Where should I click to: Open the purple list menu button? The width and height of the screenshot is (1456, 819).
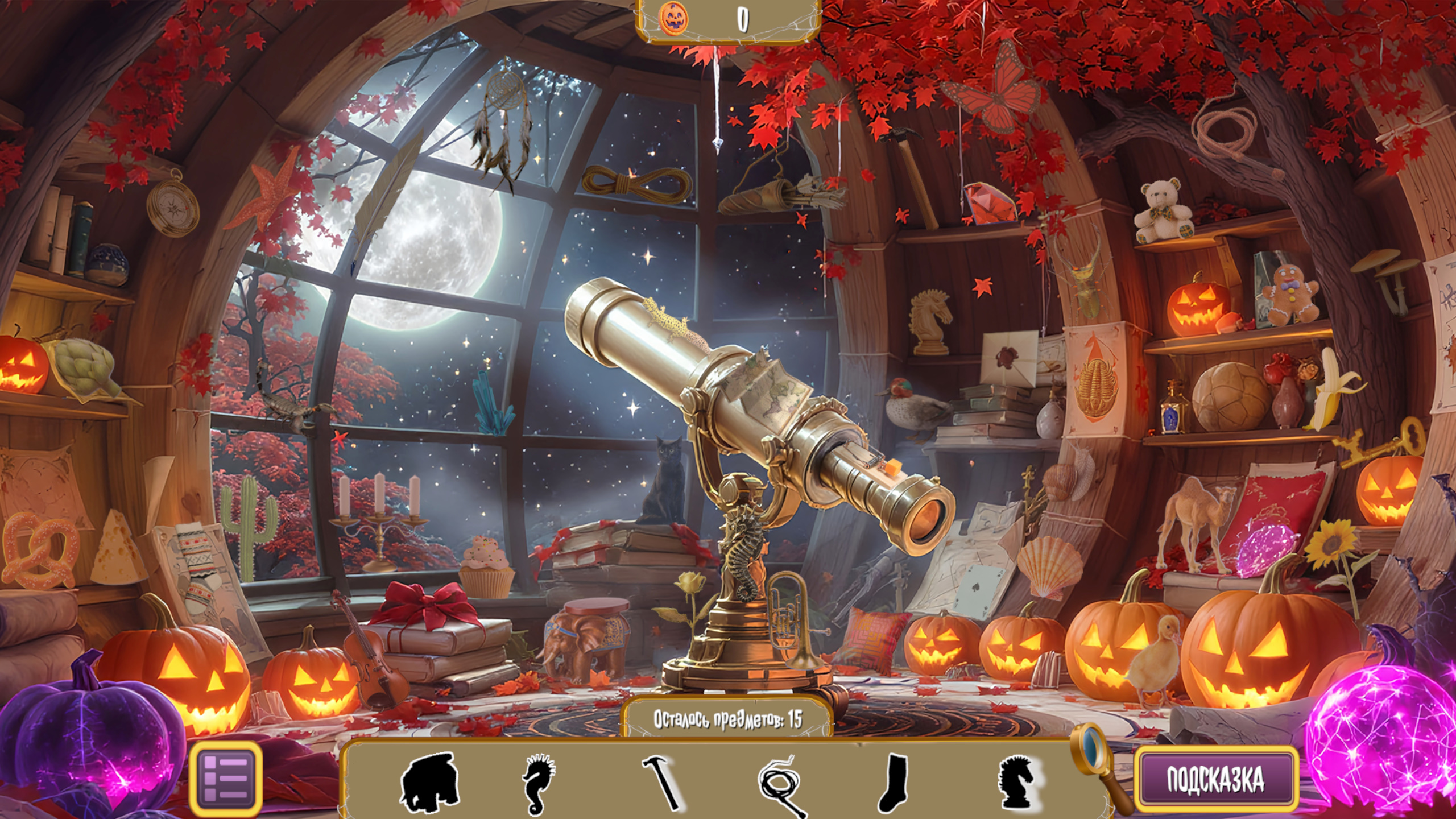pos(226,779)
